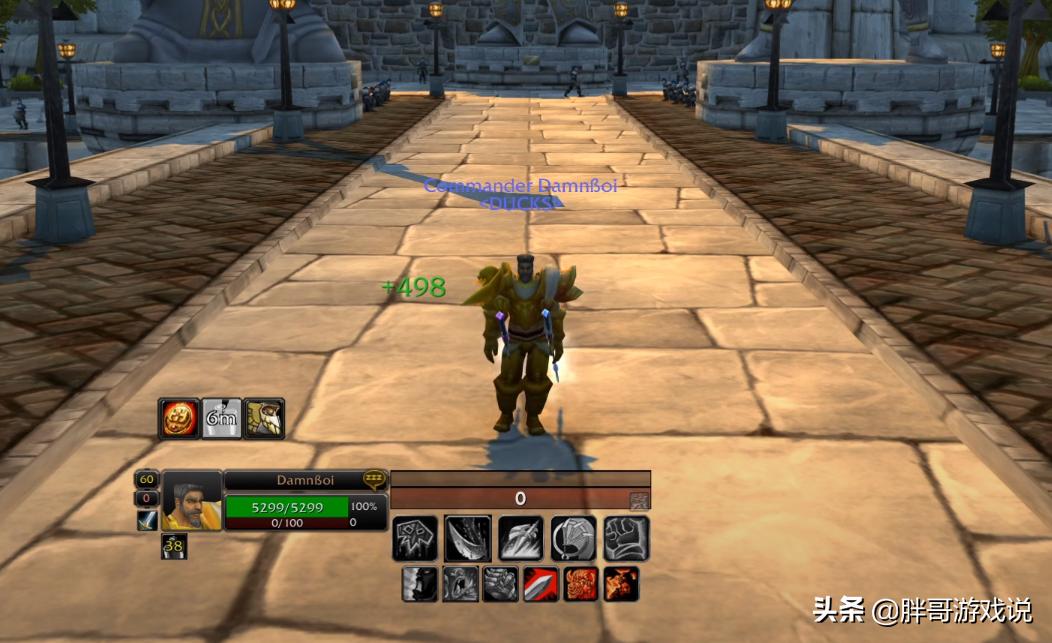Use the roaring shout ability
Viewport: 1052px width, 643px height.
[460, 584]
